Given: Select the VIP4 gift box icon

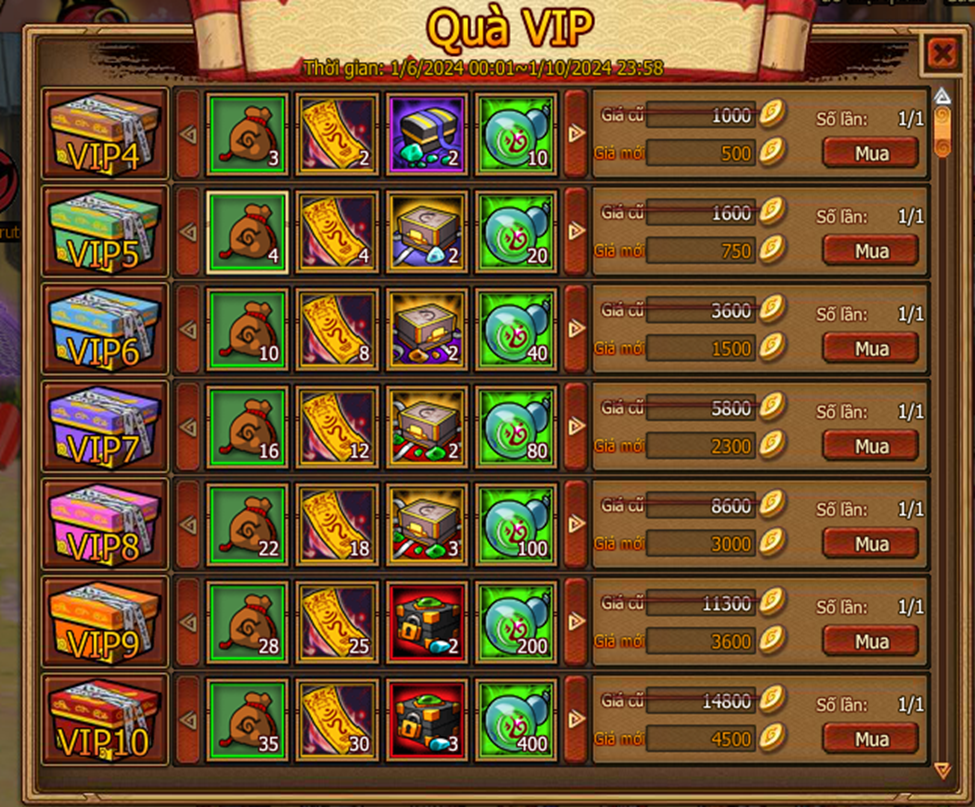Looking at the screenshot, I should point(105,135).
